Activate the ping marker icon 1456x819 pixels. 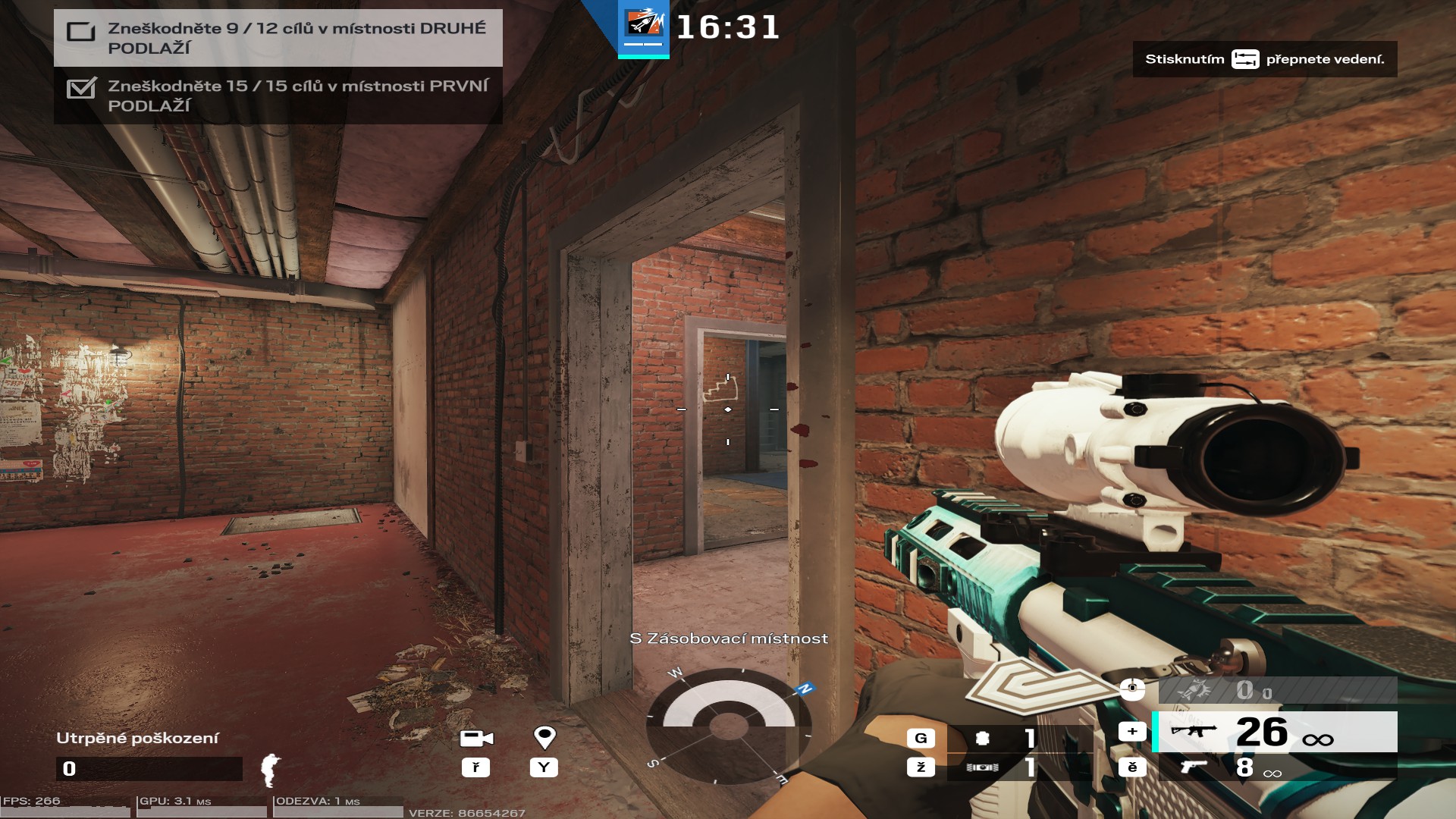point(544,737)
